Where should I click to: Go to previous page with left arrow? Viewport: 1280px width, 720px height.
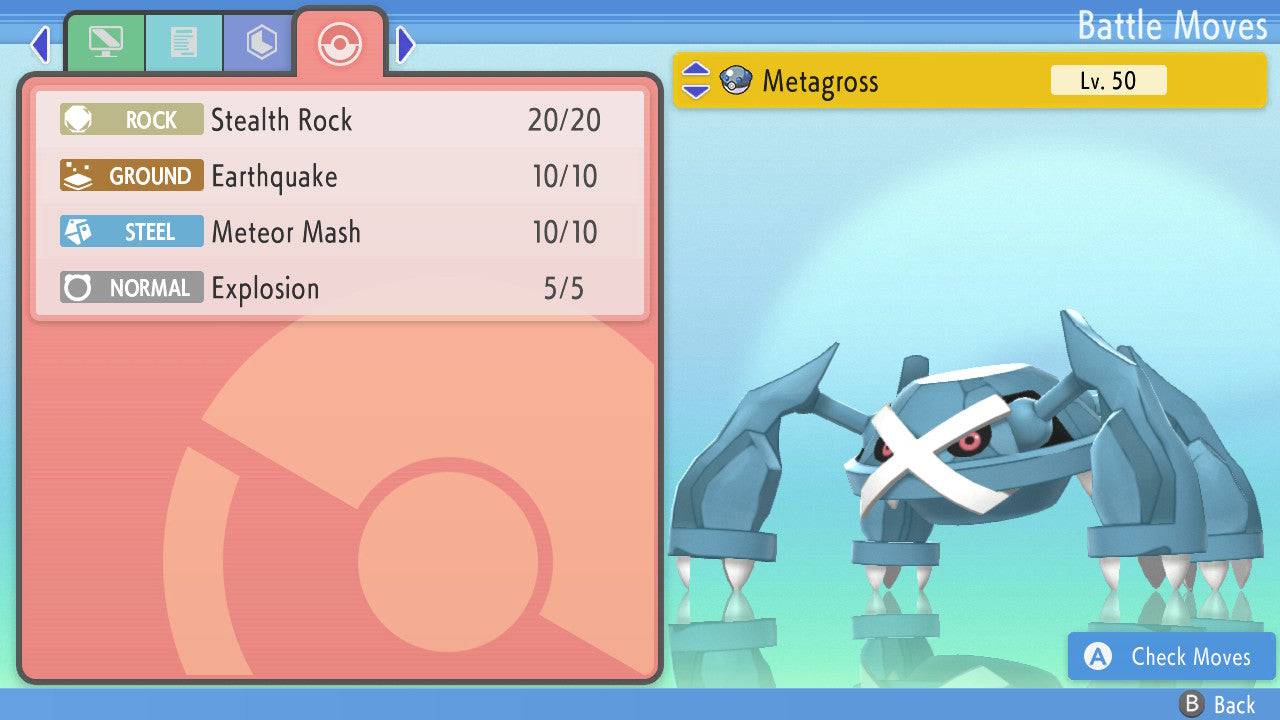click(40, 44)
